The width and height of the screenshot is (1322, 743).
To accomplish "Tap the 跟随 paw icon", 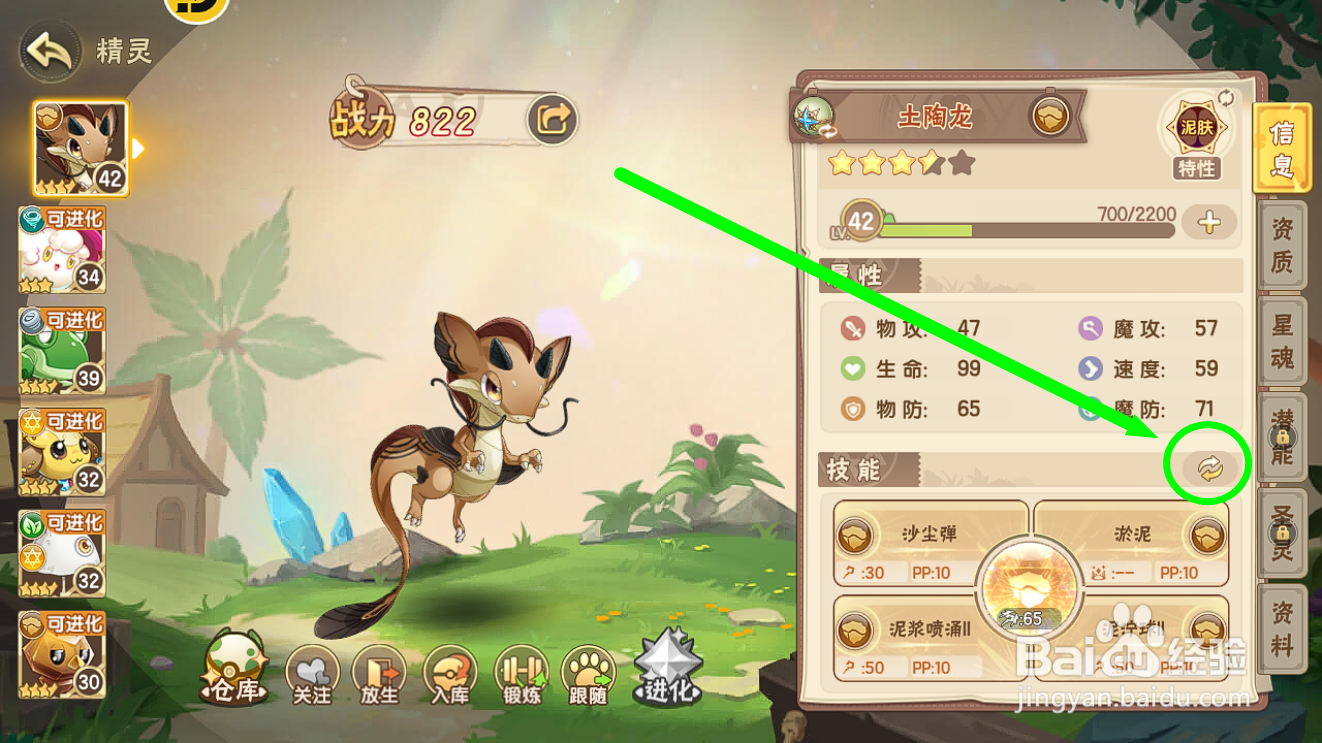I will pos(589,672).
